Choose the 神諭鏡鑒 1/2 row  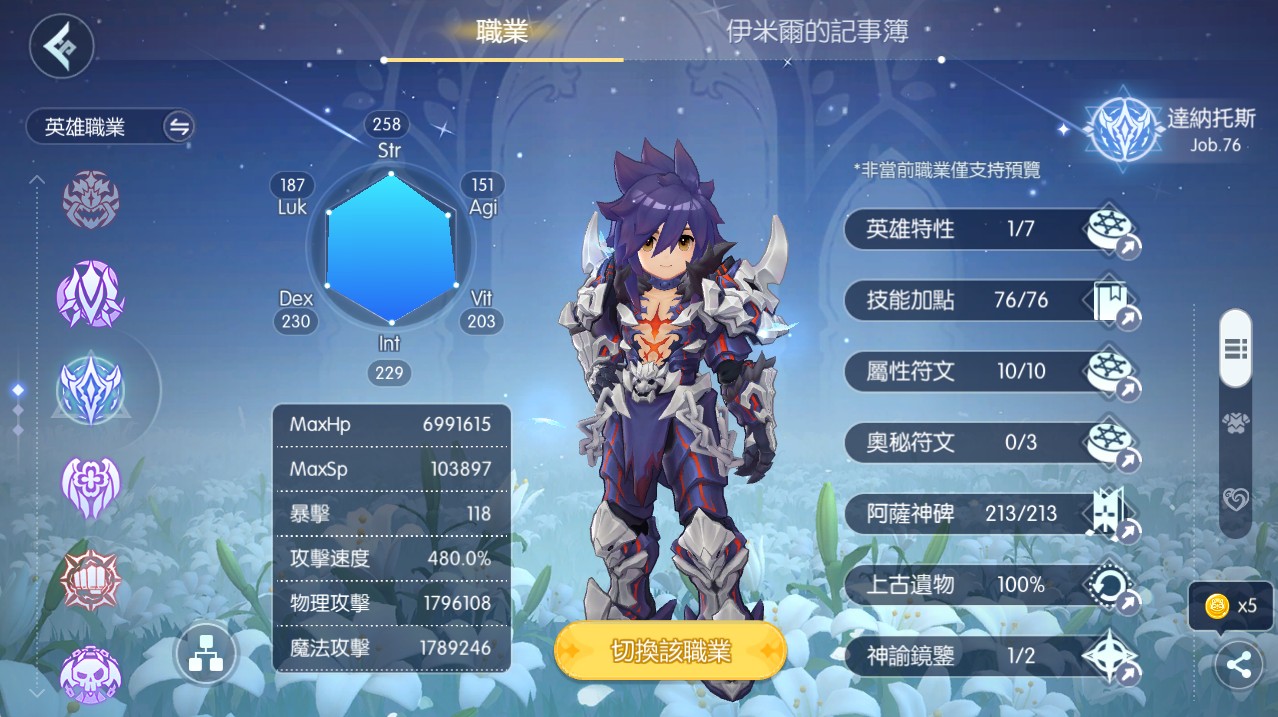point(990,656)
